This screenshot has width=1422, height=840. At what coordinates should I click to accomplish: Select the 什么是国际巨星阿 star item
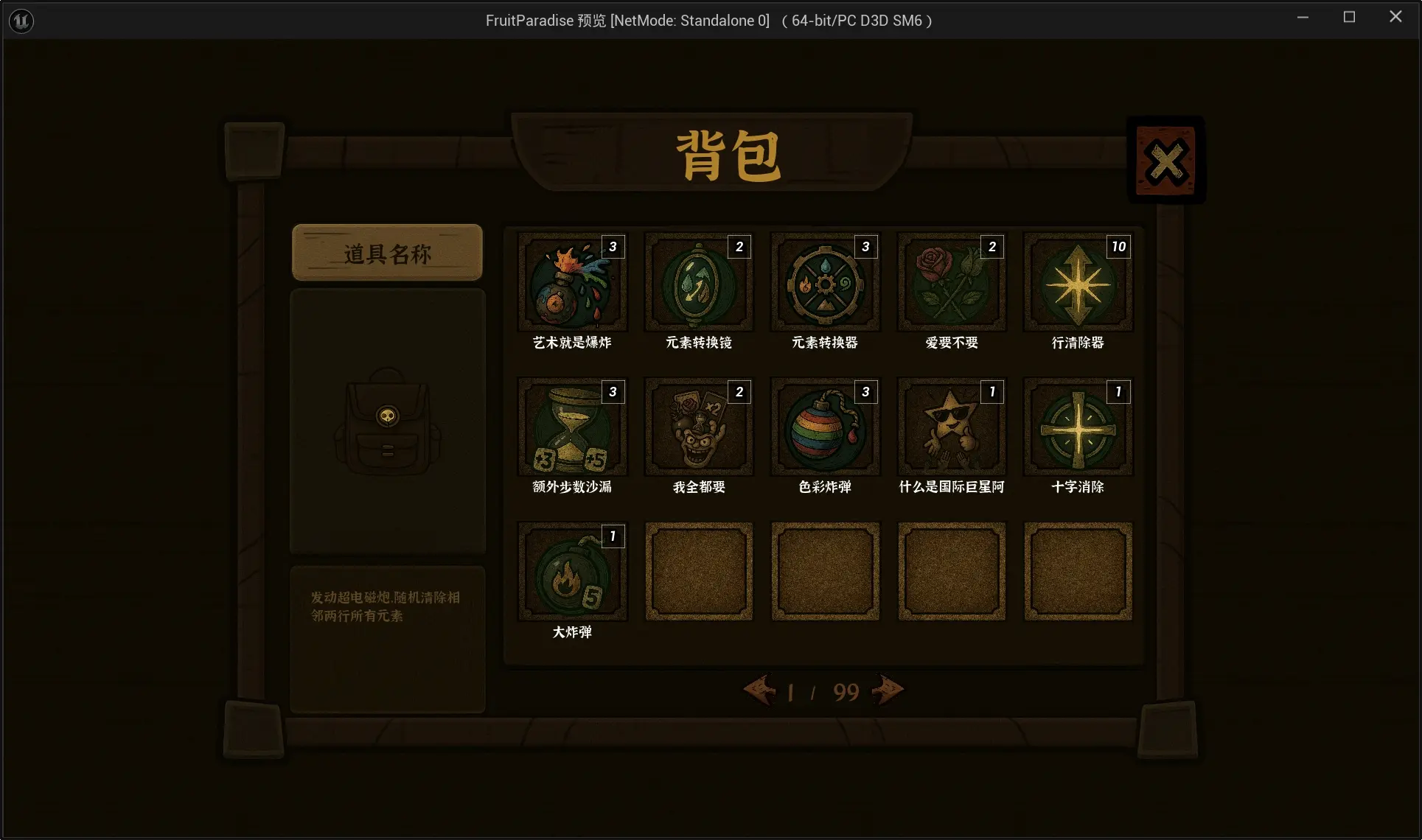[x=951, y=427]
